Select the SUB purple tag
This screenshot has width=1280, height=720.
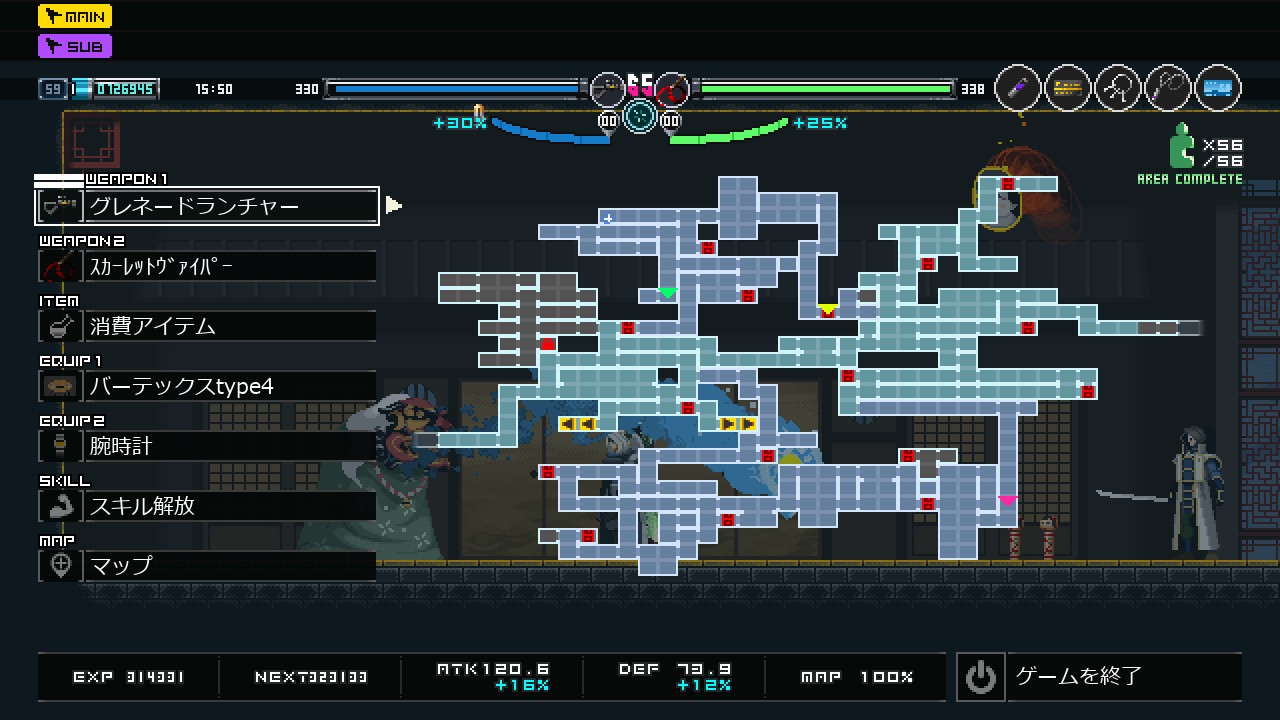[x=75, y=46]
